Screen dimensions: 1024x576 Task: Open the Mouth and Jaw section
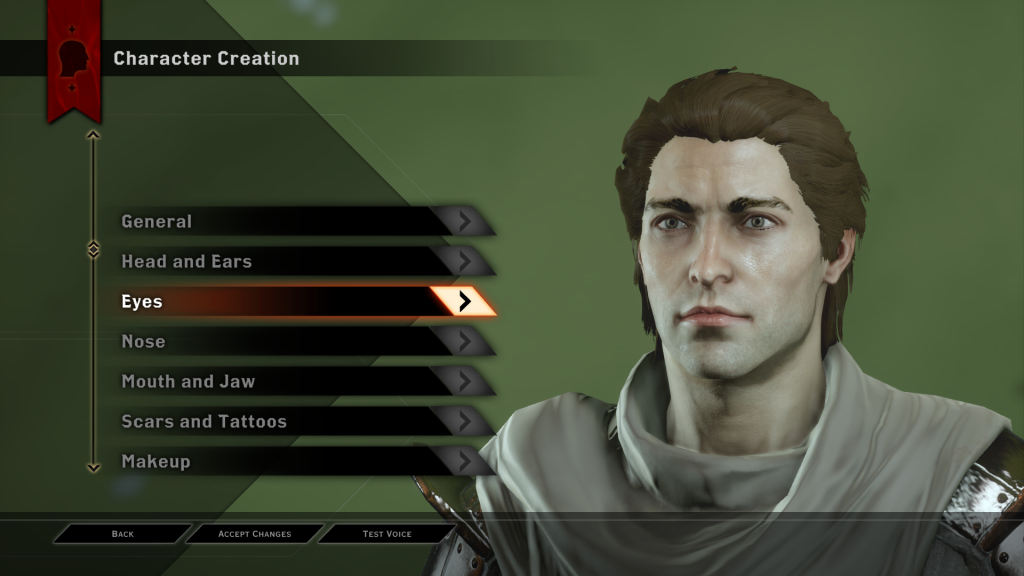[x=300, y=382]
